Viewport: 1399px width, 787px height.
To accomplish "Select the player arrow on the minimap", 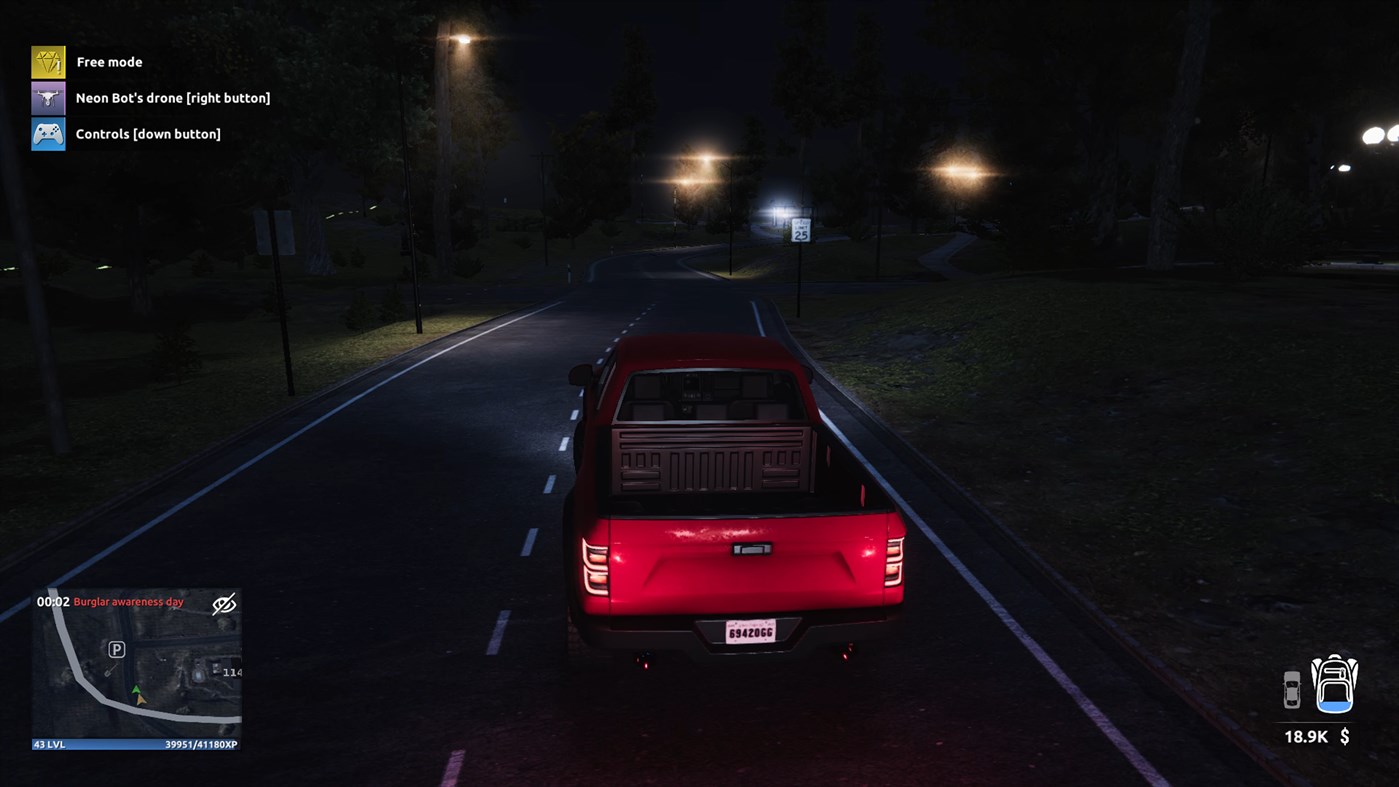I will 137,690.
